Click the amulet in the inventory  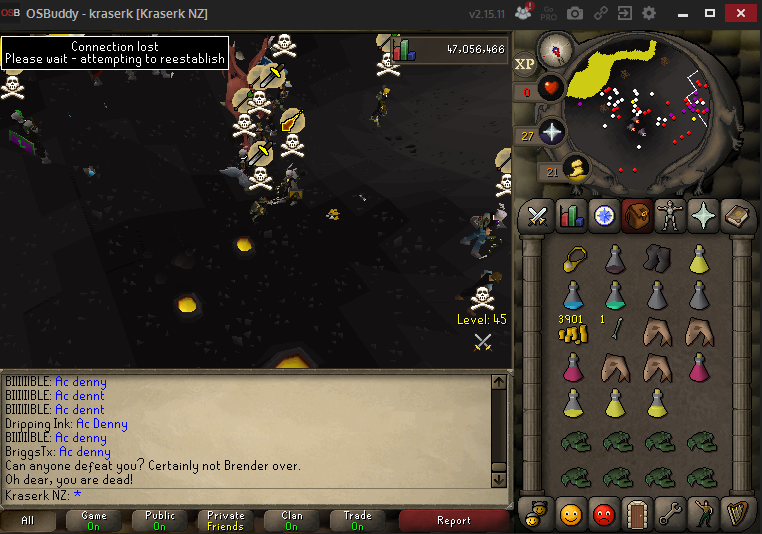pos(573,257)
